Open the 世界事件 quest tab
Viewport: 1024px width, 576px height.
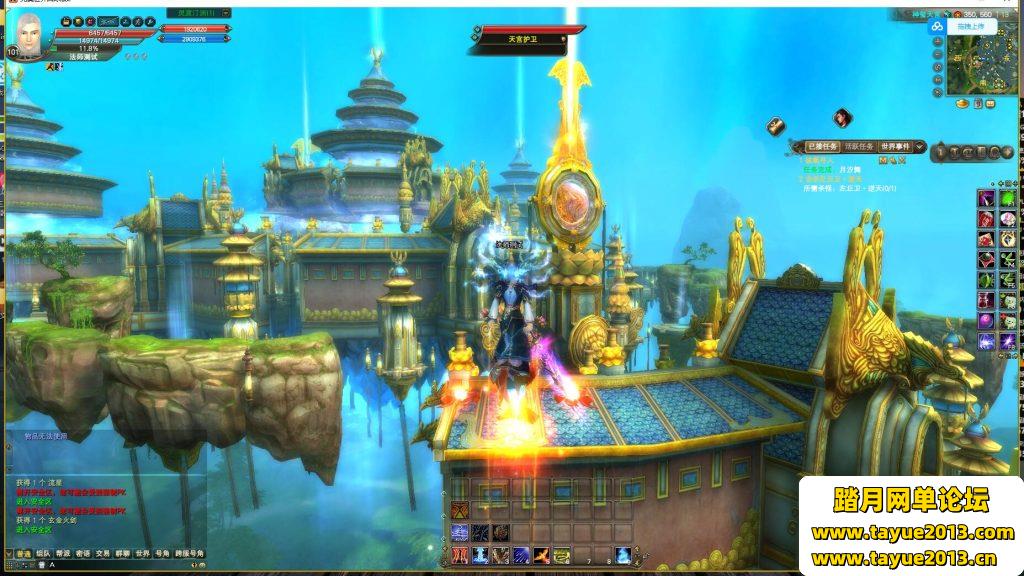[896, 147]
